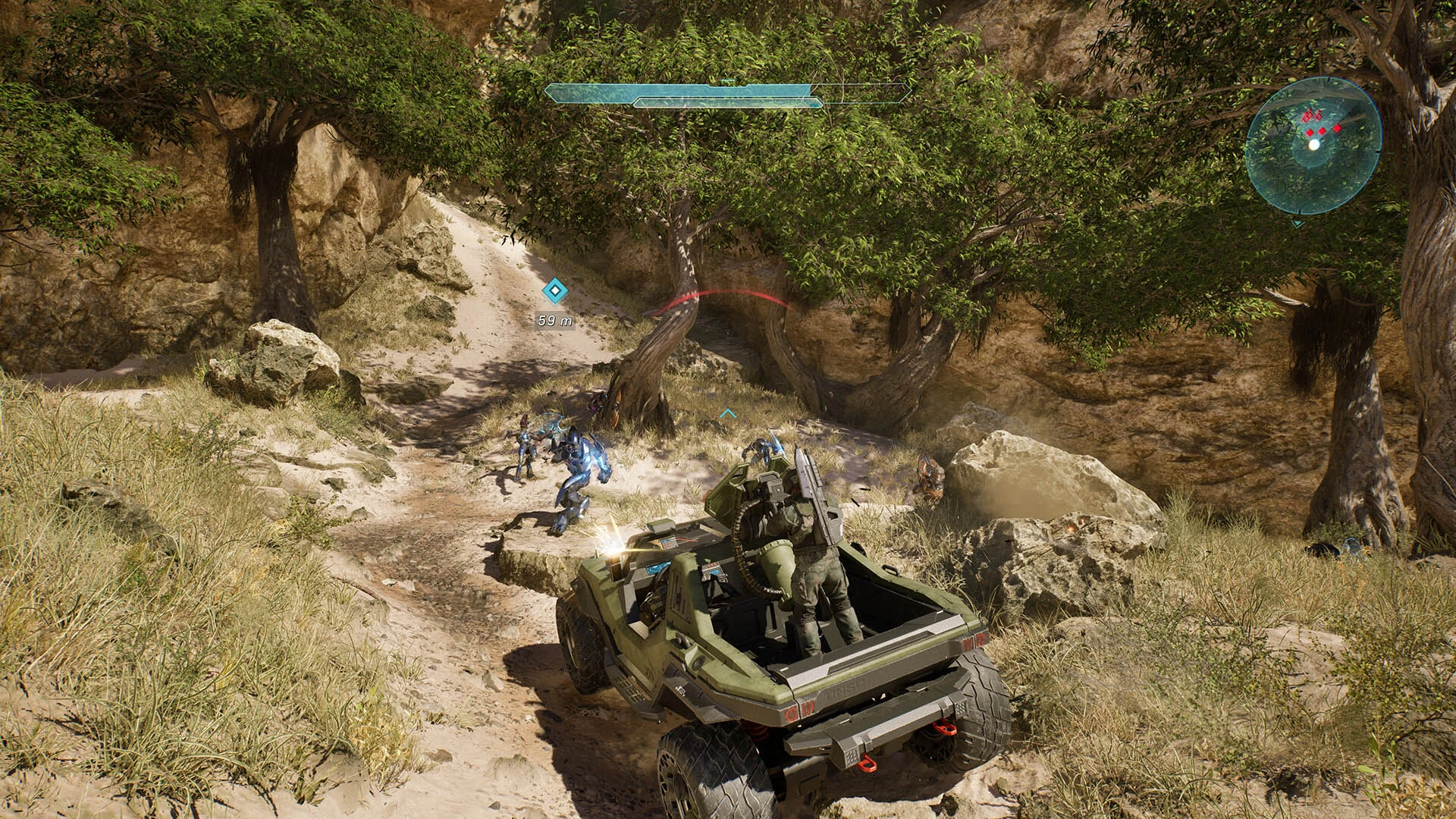1456x819 pixels.
Task: Click the white player dot on the radar
Action: 1314,144
